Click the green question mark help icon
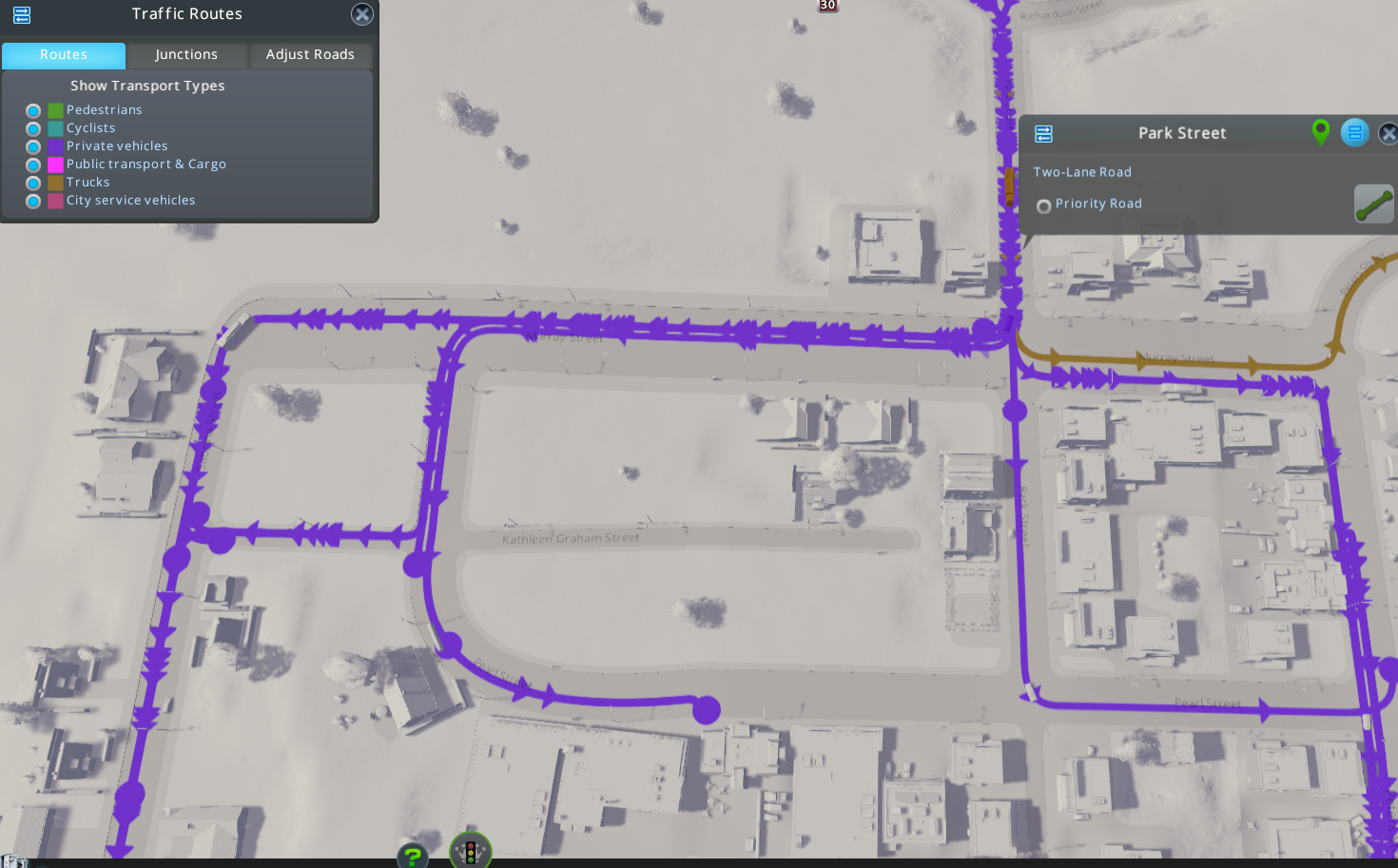1398x868 pixels. (412, 855)
